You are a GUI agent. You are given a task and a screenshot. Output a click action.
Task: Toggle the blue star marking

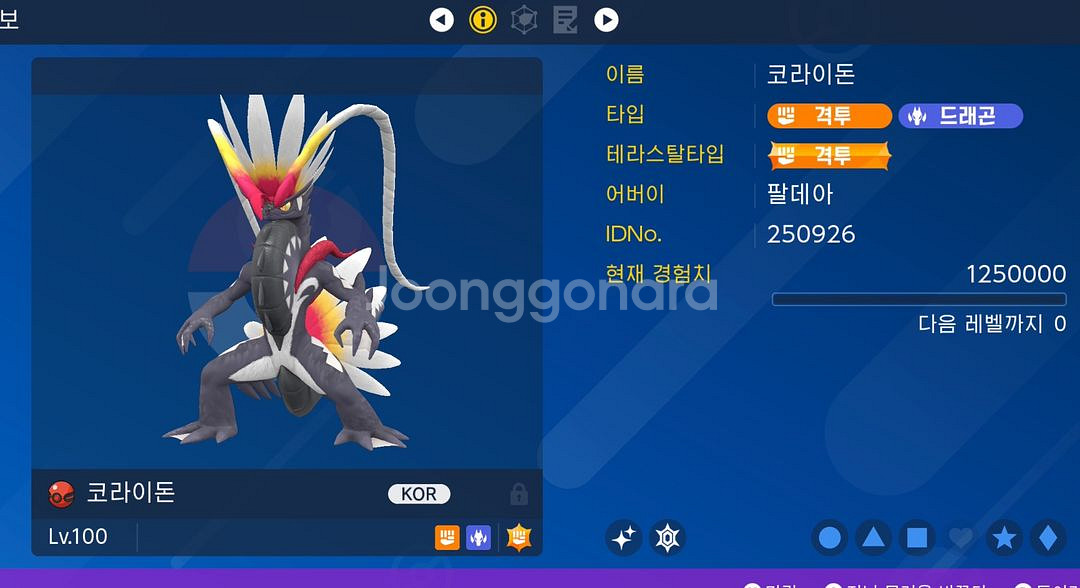1004,538
